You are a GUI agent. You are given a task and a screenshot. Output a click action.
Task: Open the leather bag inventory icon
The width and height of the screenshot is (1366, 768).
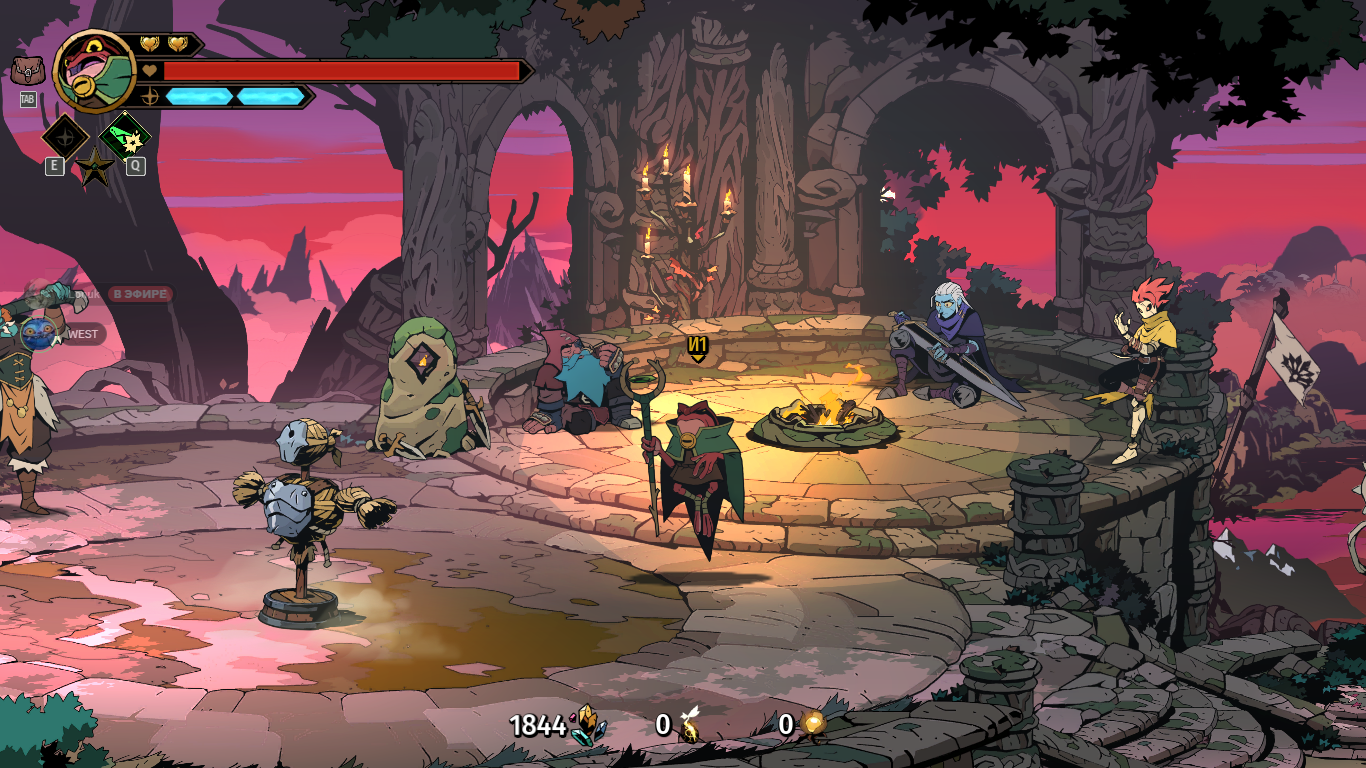27,71
